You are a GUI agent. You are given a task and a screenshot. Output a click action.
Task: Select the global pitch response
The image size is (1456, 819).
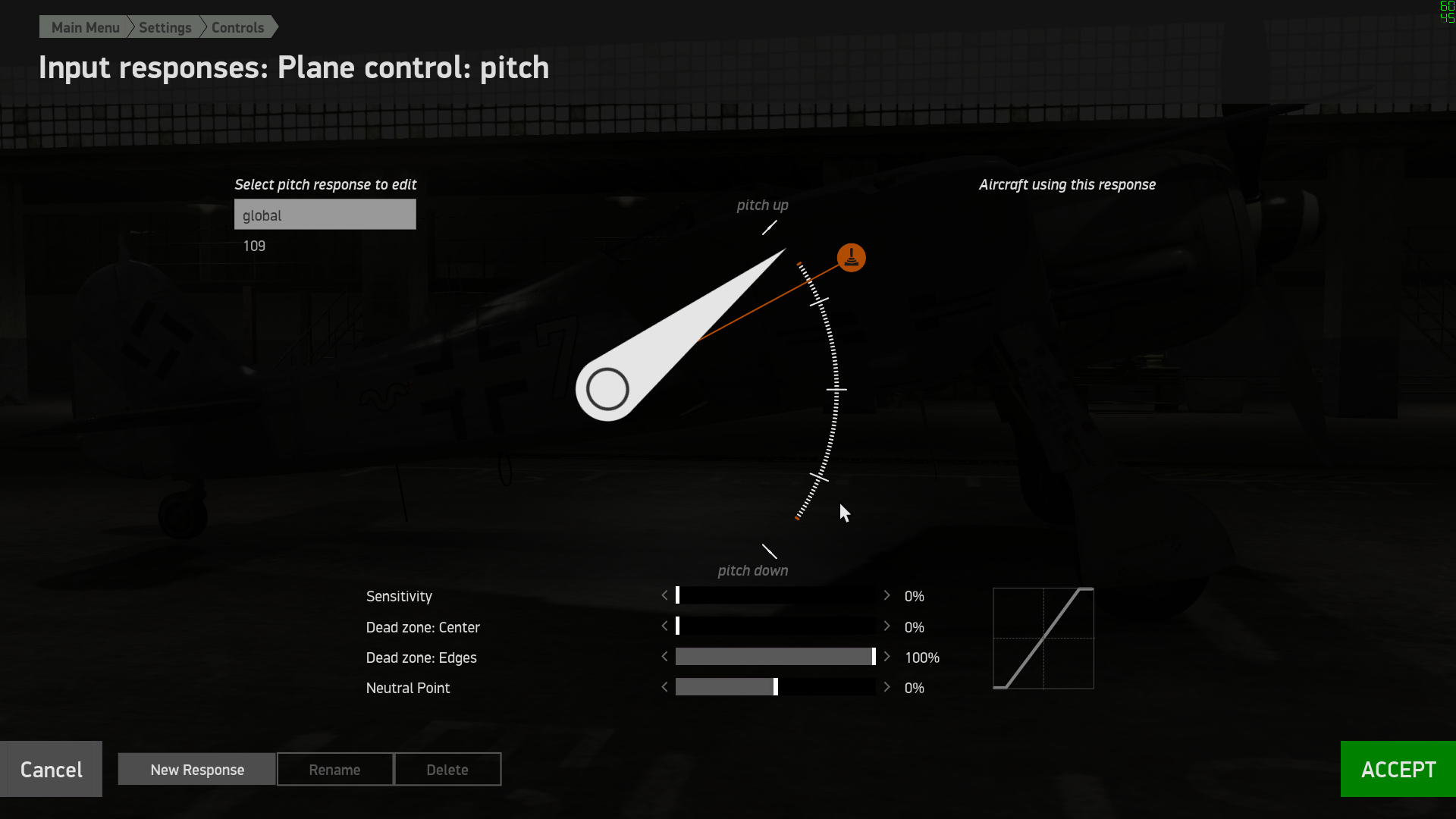325,215
